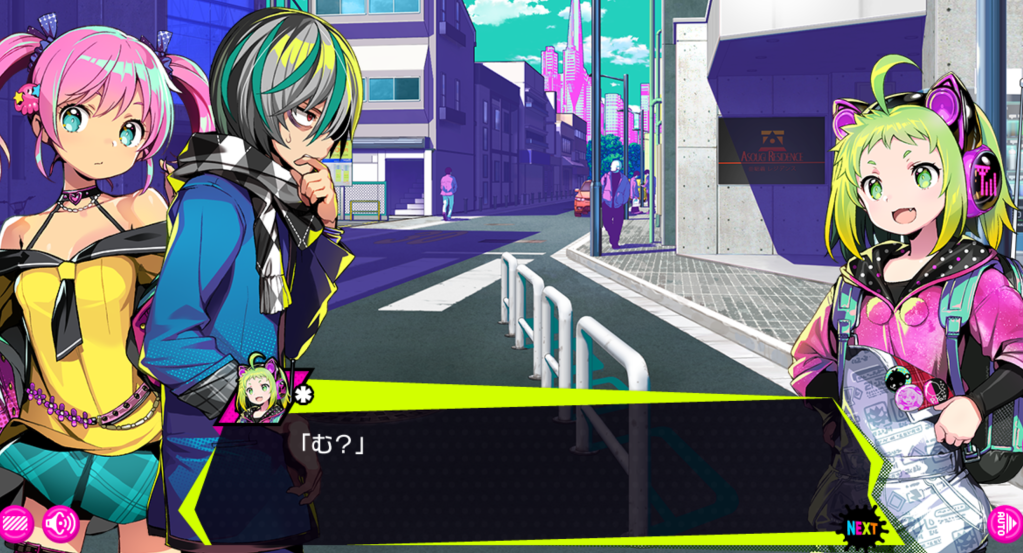Click the NEXT splat button
This screenshot has height=553, width=1023.
861,527
